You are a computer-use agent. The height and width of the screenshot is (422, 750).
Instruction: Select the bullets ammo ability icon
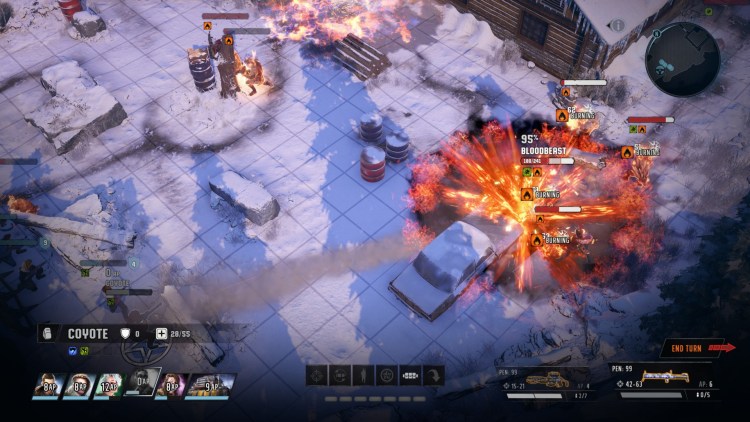[410, 375]
